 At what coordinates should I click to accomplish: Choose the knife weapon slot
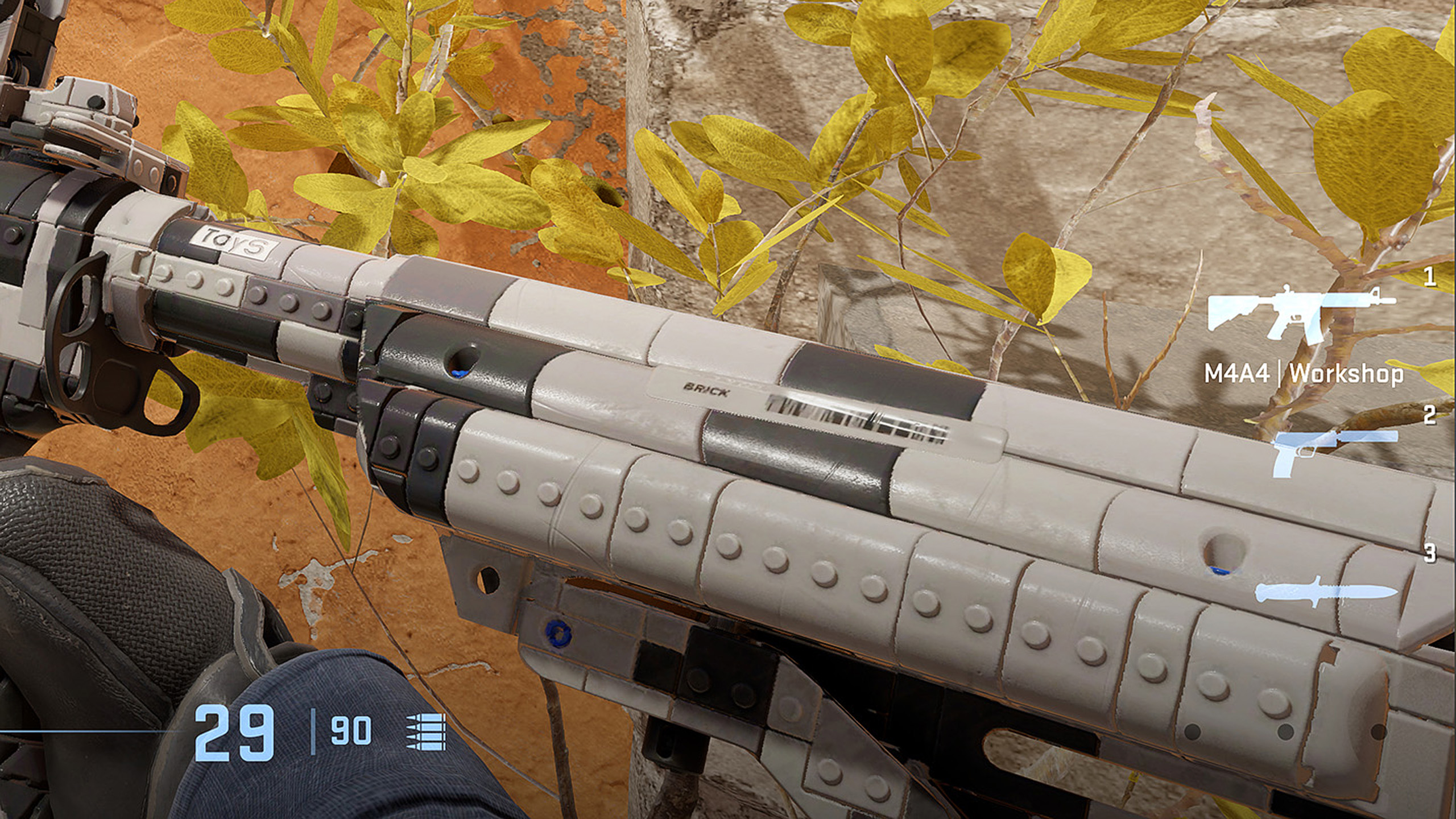pyautogui.click(x=1325, y=593)
